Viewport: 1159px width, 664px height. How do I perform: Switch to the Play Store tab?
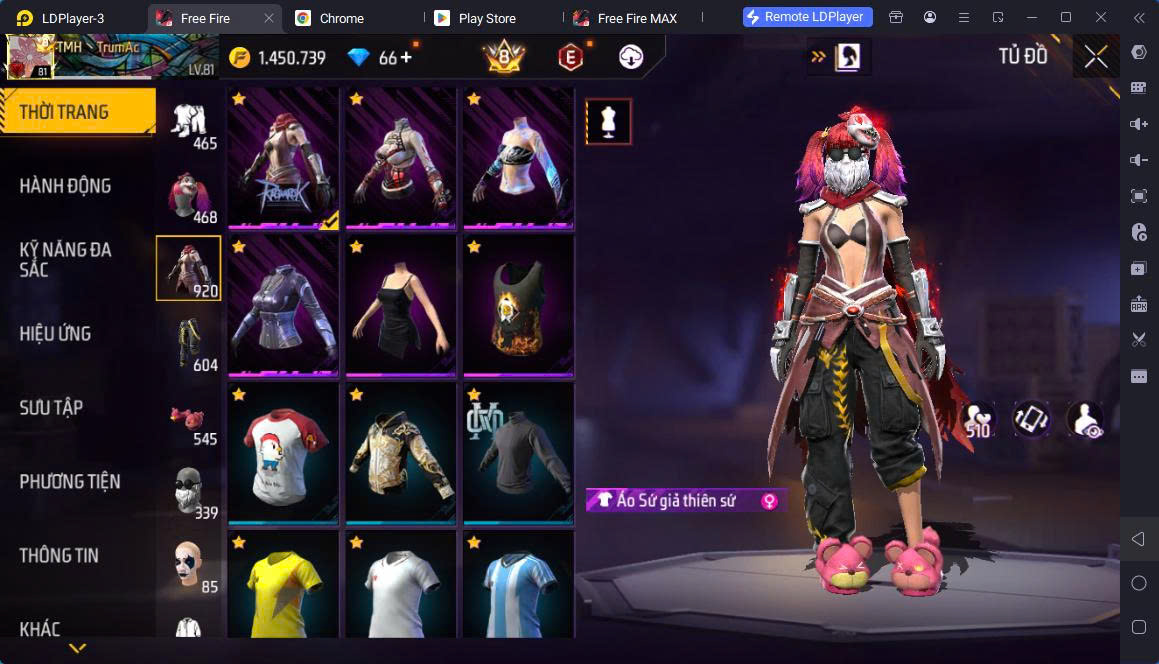coord(486,18)
